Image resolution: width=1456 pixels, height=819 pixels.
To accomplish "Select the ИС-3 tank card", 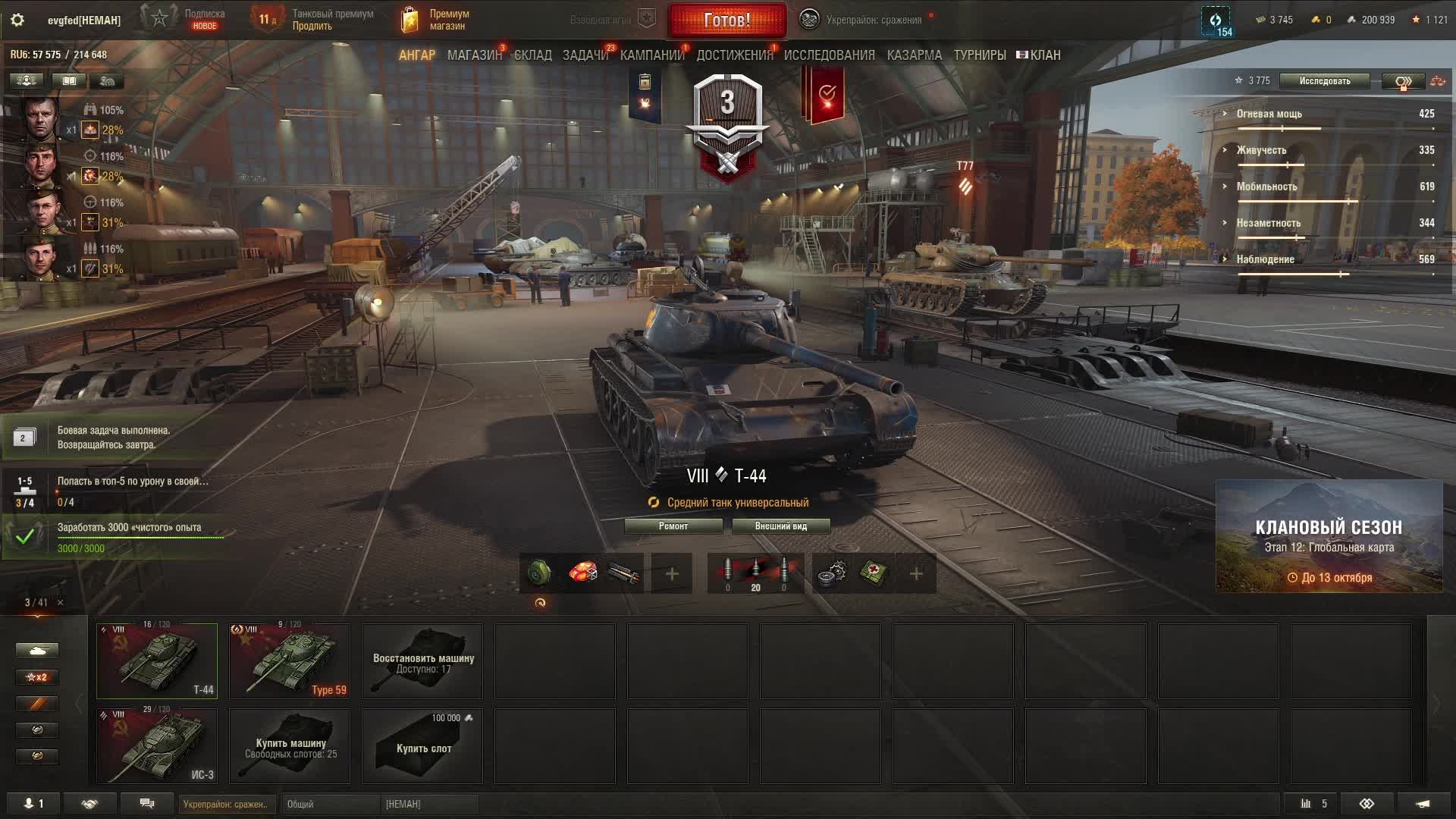I will (157, 745).
